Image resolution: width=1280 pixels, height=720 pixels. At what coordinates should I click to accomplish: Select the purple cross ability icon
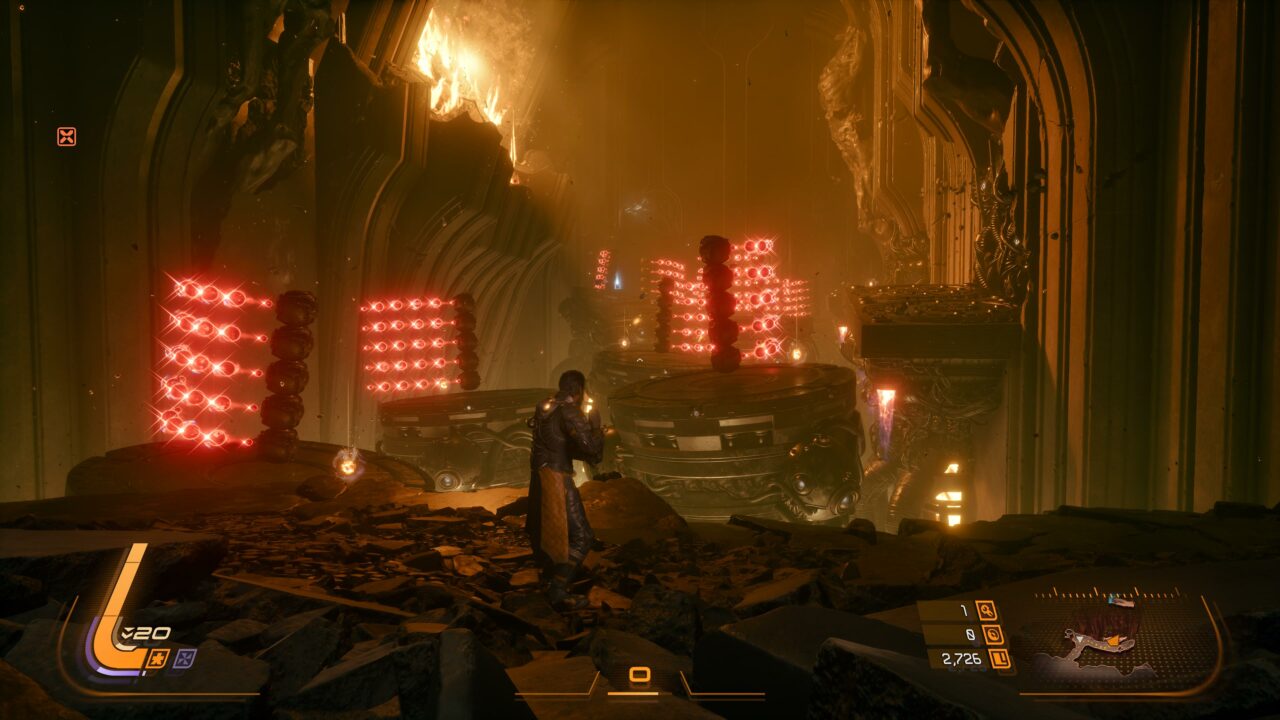click(x=184, y=658)
